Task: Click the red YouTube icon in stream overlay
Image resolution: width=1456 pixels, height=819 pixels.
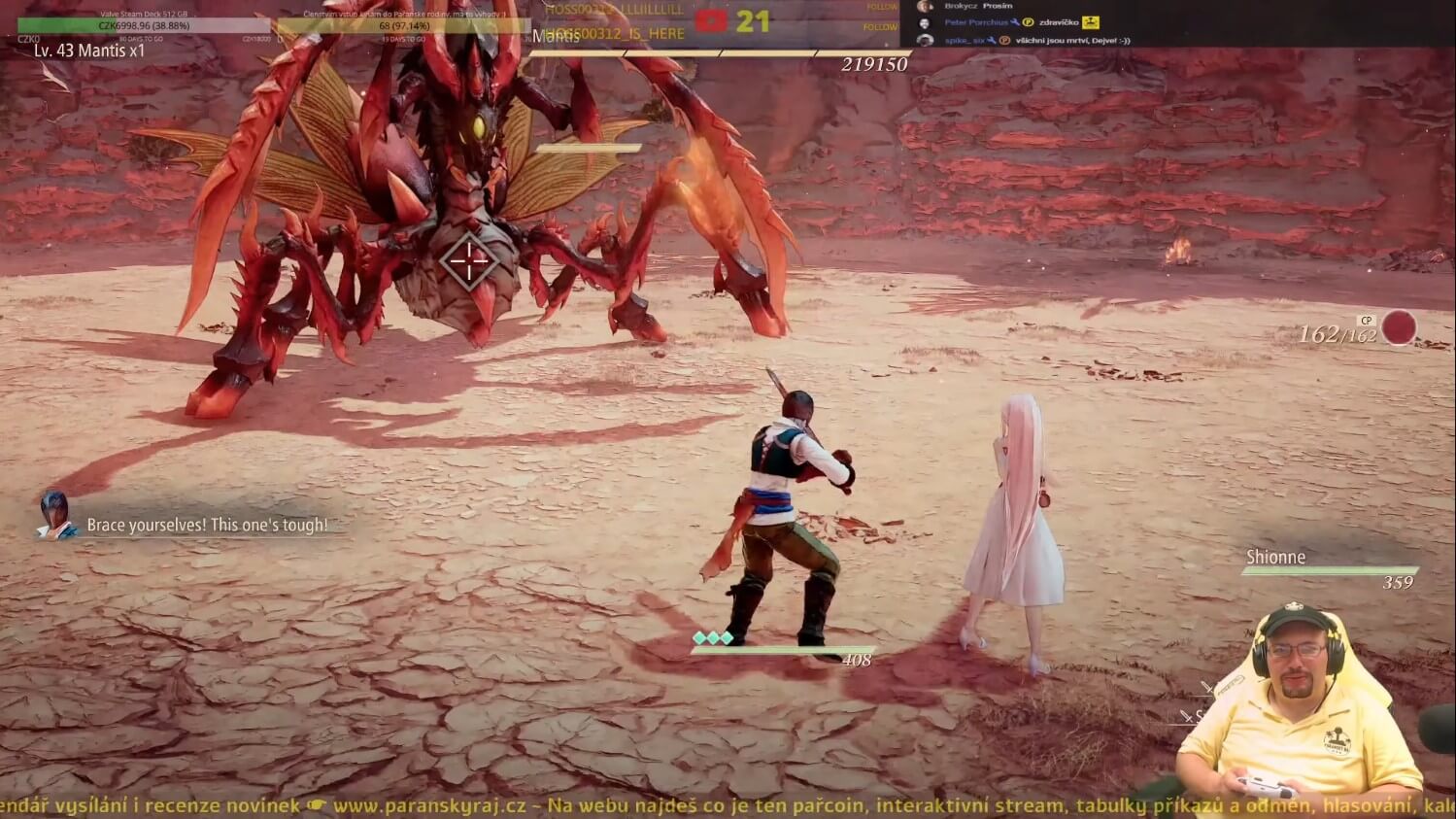Action: [x=711, y=20]
